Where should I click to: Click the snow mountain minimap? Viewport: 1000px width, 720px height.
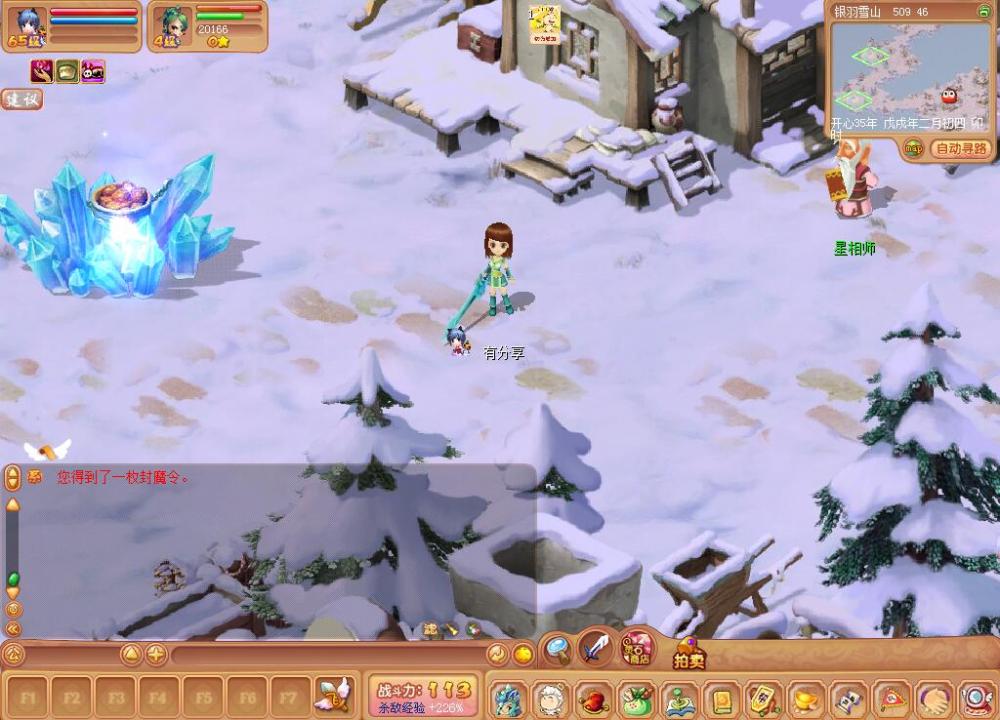click(x=908, y=75)
